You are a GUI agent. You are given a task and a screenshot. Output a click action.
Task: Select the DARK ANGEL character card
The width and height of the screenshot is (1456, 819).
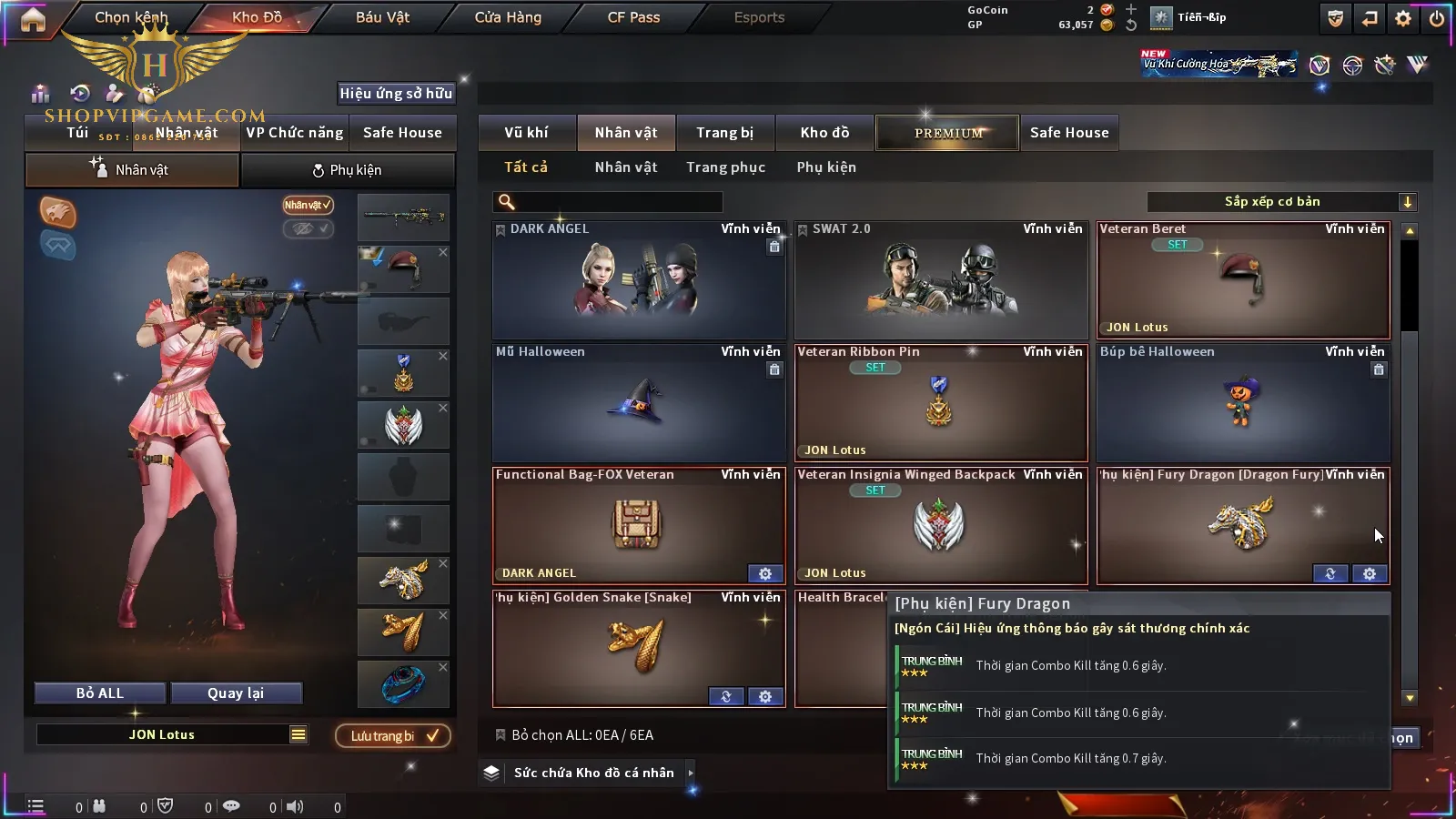[x=639, y=280]
